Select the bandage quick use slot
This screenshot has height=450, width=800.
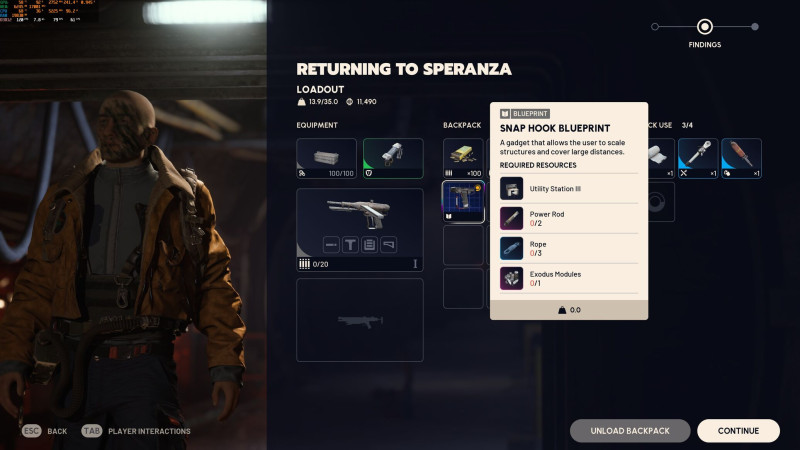tap(657, 158)
